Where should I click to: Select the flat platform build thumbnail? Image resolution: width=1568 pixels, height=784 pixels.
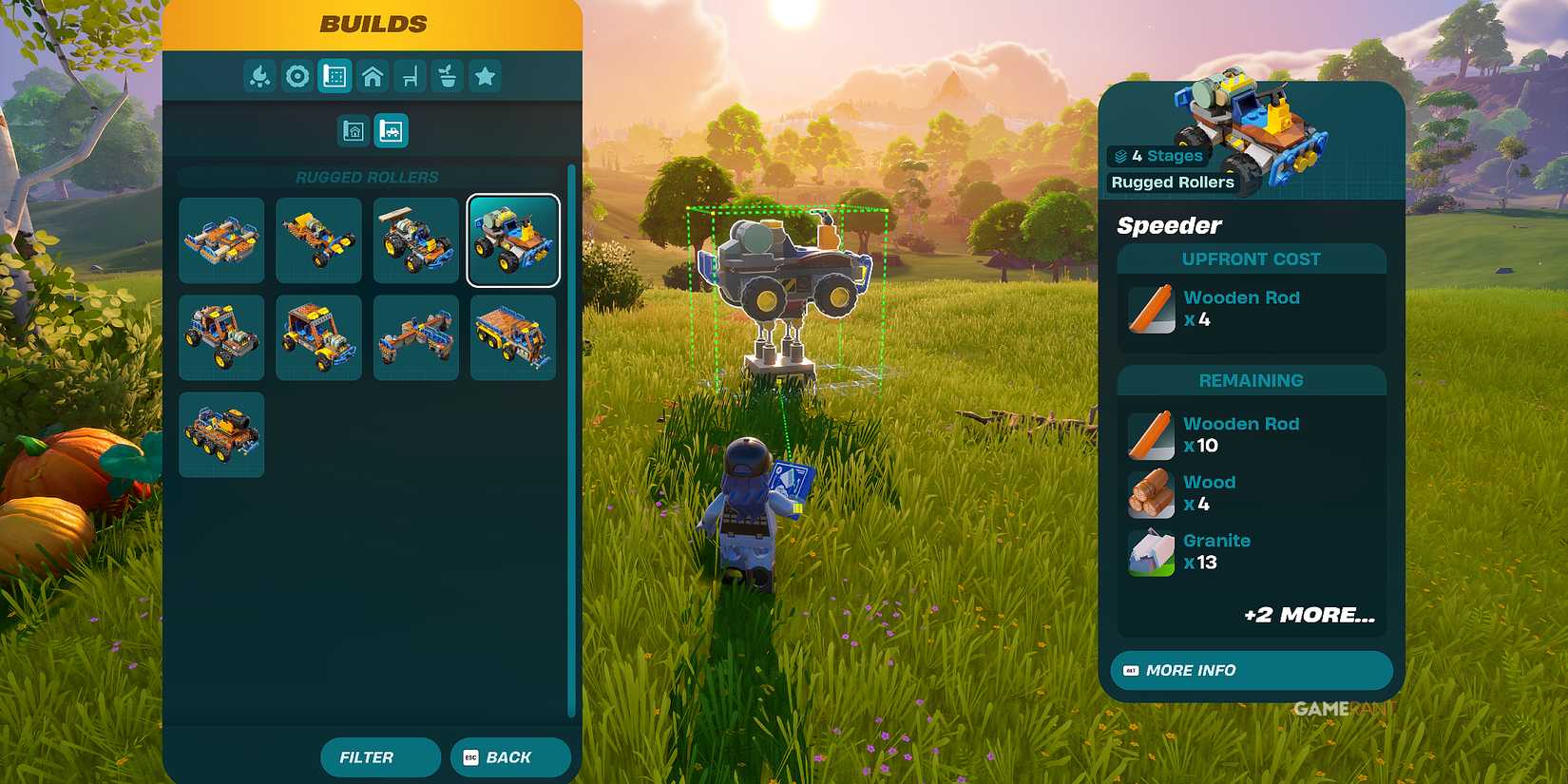click(x=221, y=240)
